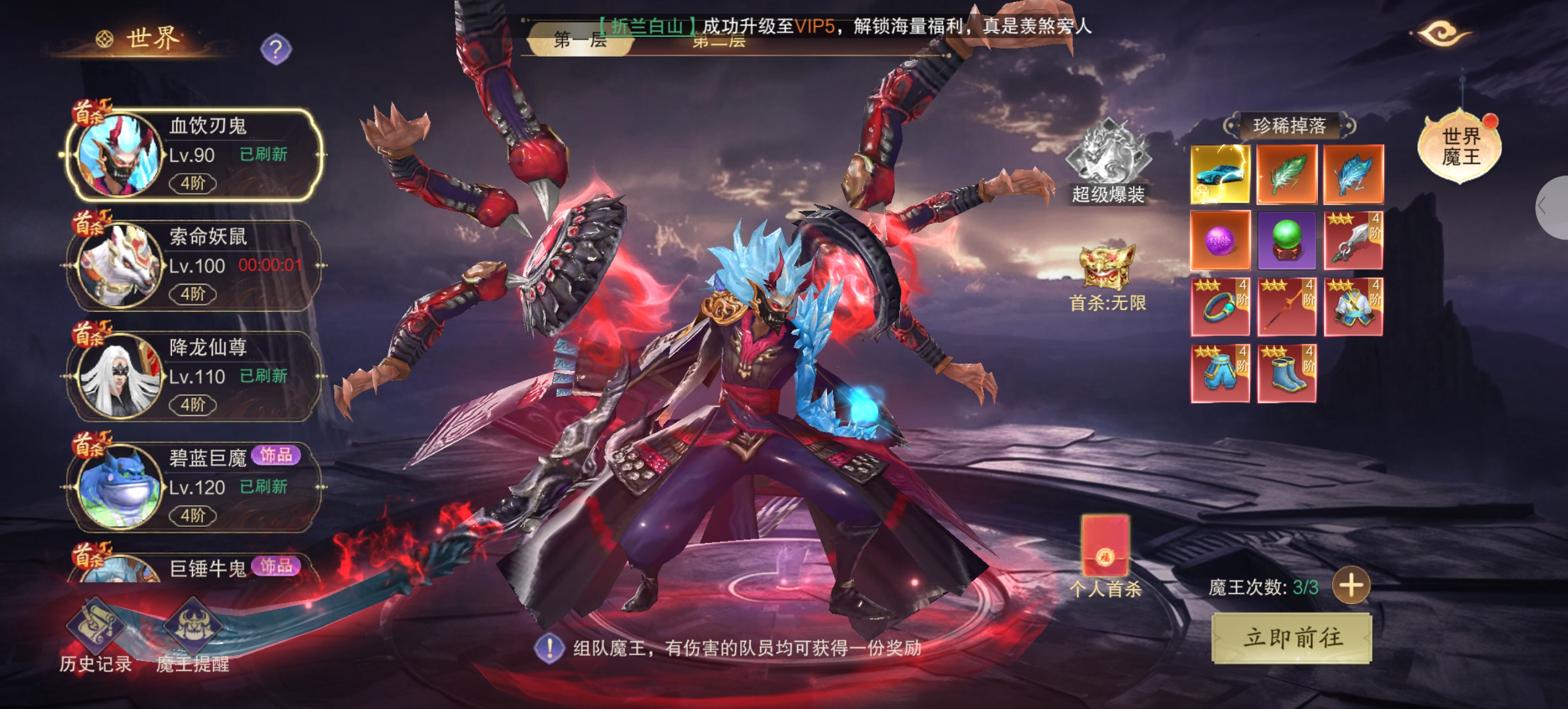Select the 巨锤牛鬼 boss entry
This screenshot has height=709, width=1568.
[195, 567]
